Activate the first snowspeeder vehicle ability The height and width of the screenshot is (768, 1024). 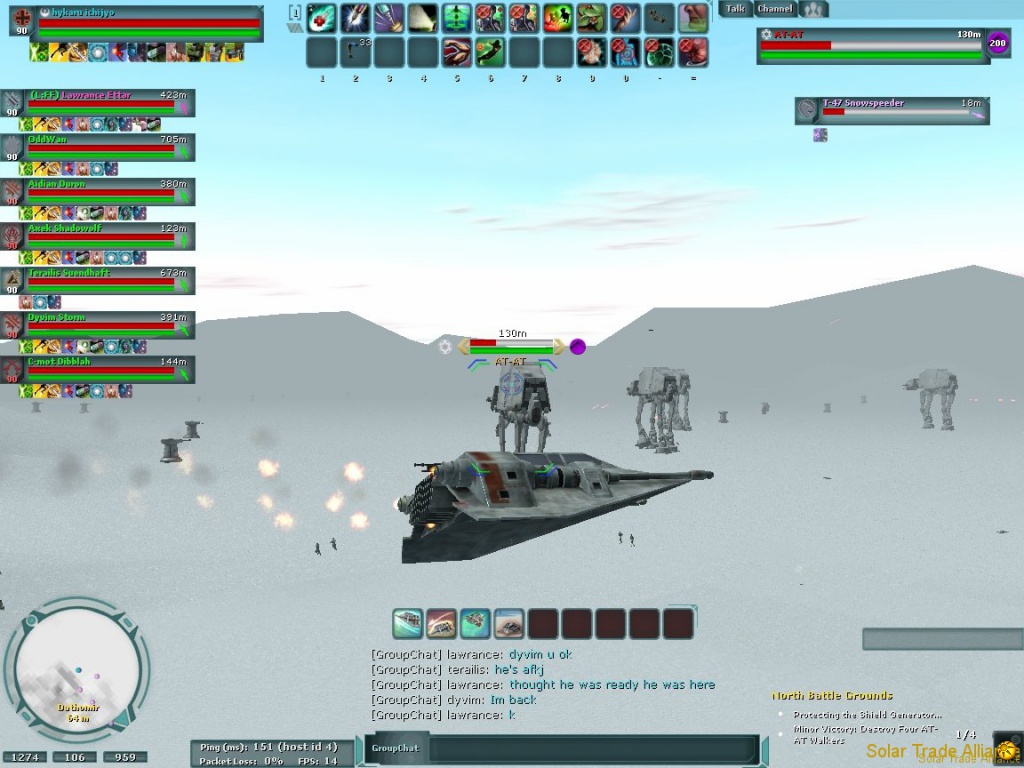(407, 624)
